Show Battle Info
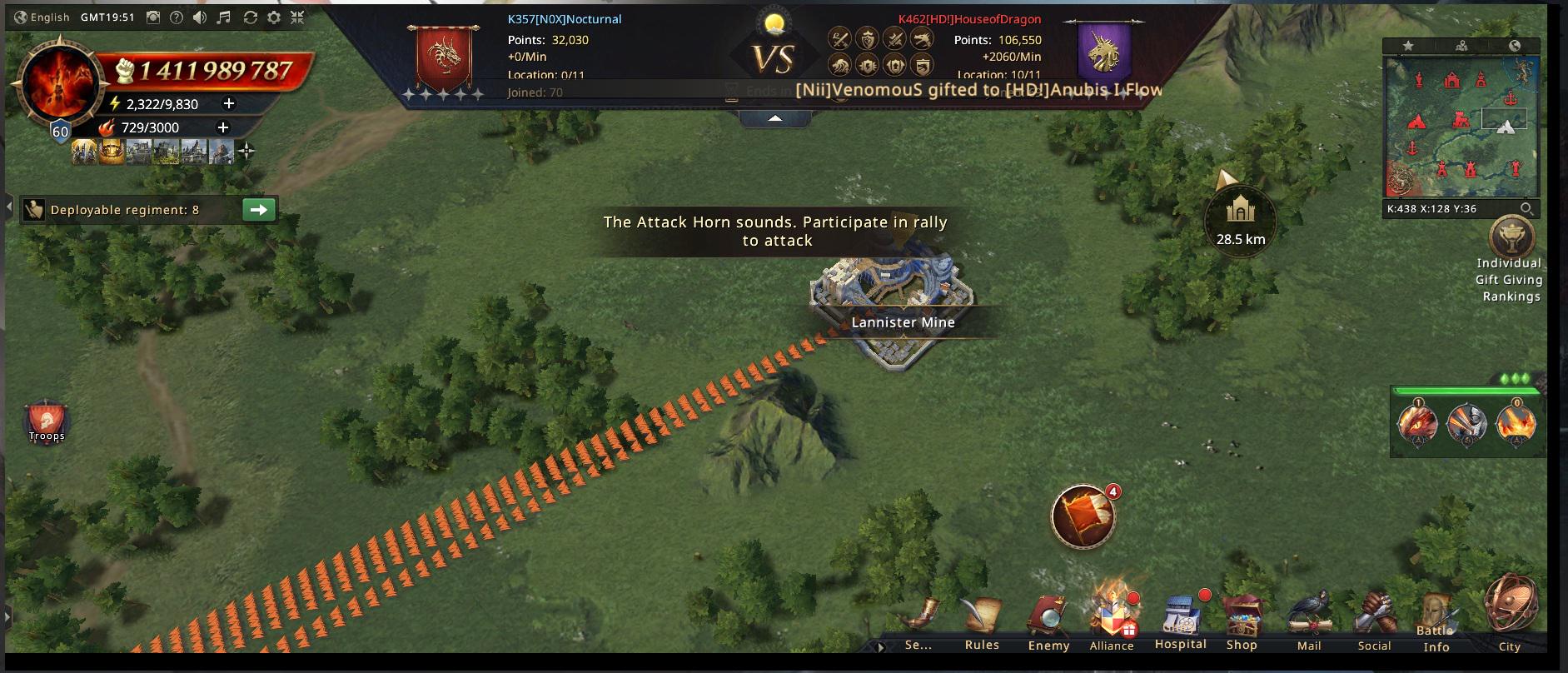The height and width of the screenshot is (673, 1568). 1436,625
